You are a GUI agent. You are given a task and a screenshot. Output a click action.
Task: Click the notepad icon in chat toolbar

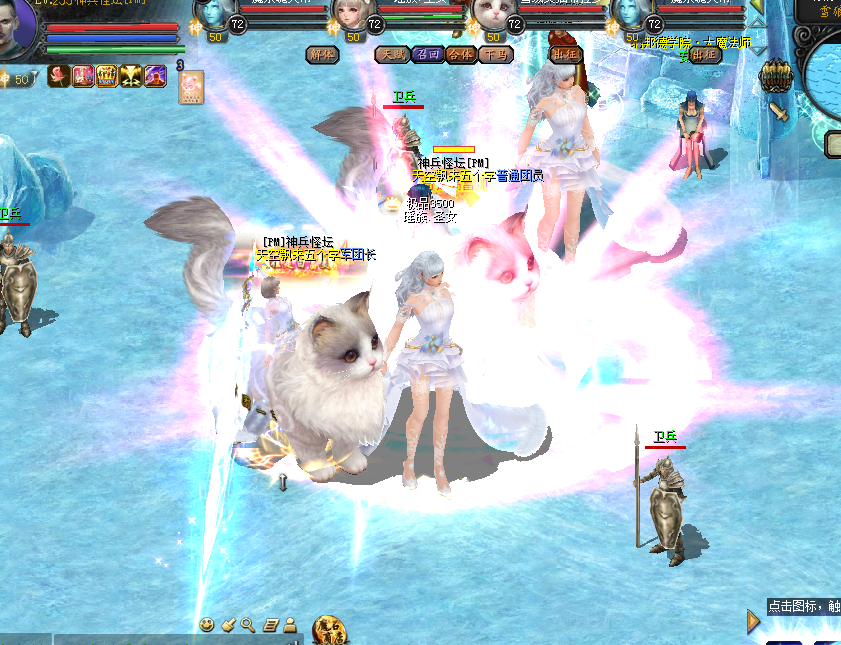[x=270, y=625]
